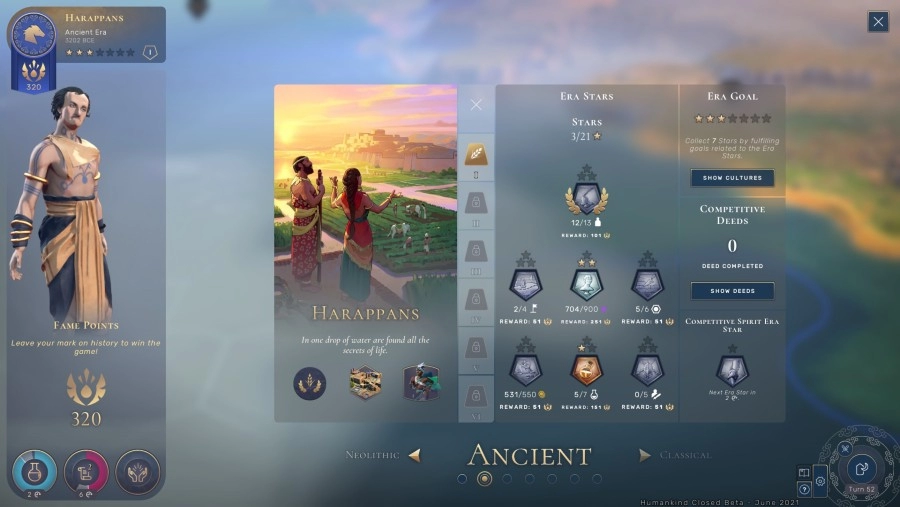The height and width of the screenshot is (507, 900).
Task: Select the orange science era star badge
Action: (586, 368)
